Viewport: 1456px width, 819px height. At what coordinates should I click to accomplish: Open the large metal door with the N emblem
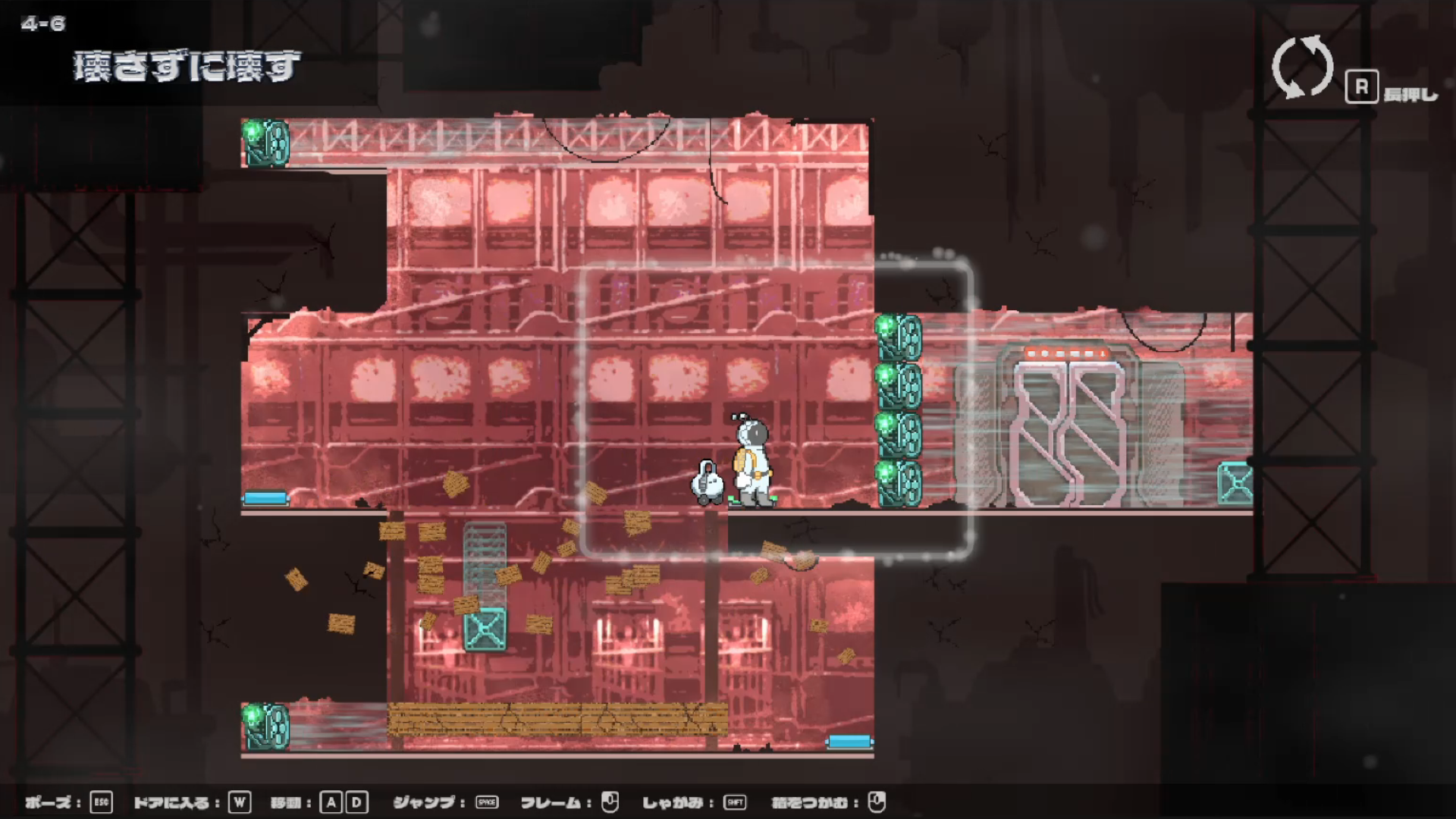point(1069,432)
